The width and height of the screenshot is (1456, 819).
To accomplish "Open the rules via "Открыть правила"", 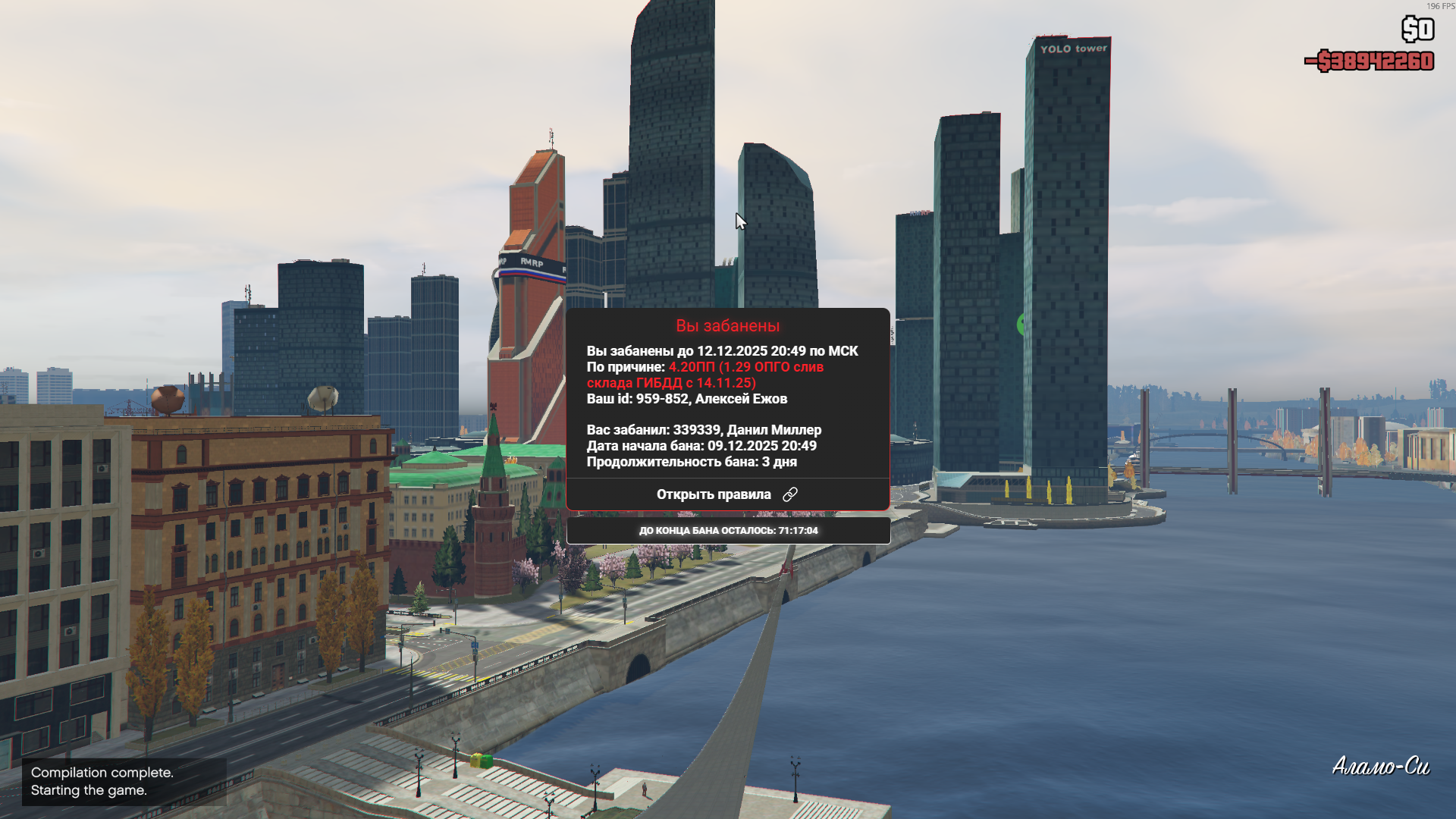I will pyautogui.click(x=726, y=494).
